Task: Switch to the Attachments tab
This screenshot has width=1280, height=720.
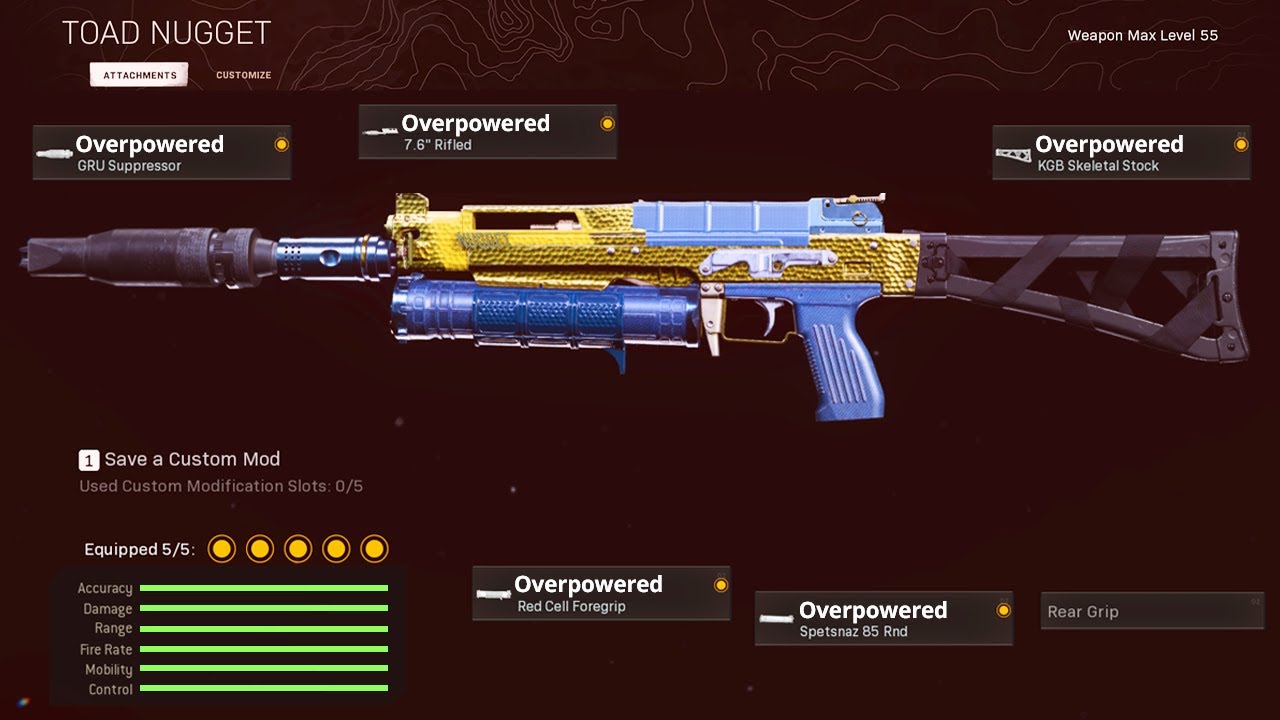Action: pos(139,75)
